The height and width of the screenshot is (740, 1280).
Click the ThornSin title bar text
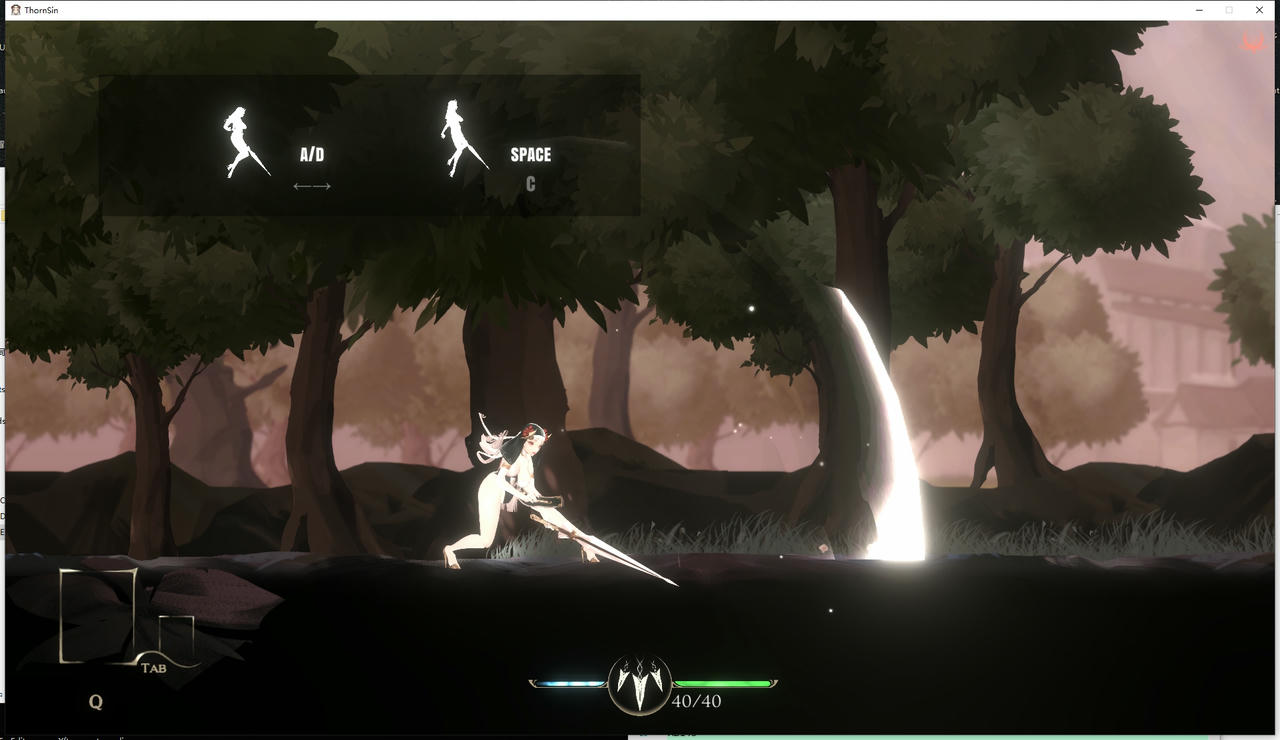click(x=42, y=9)
